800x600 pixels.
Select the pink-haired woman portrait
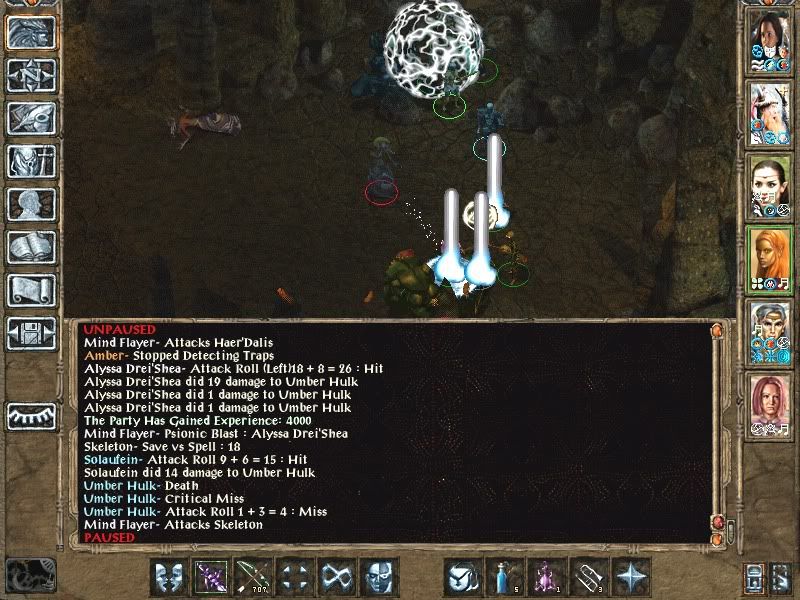(769, 404)
